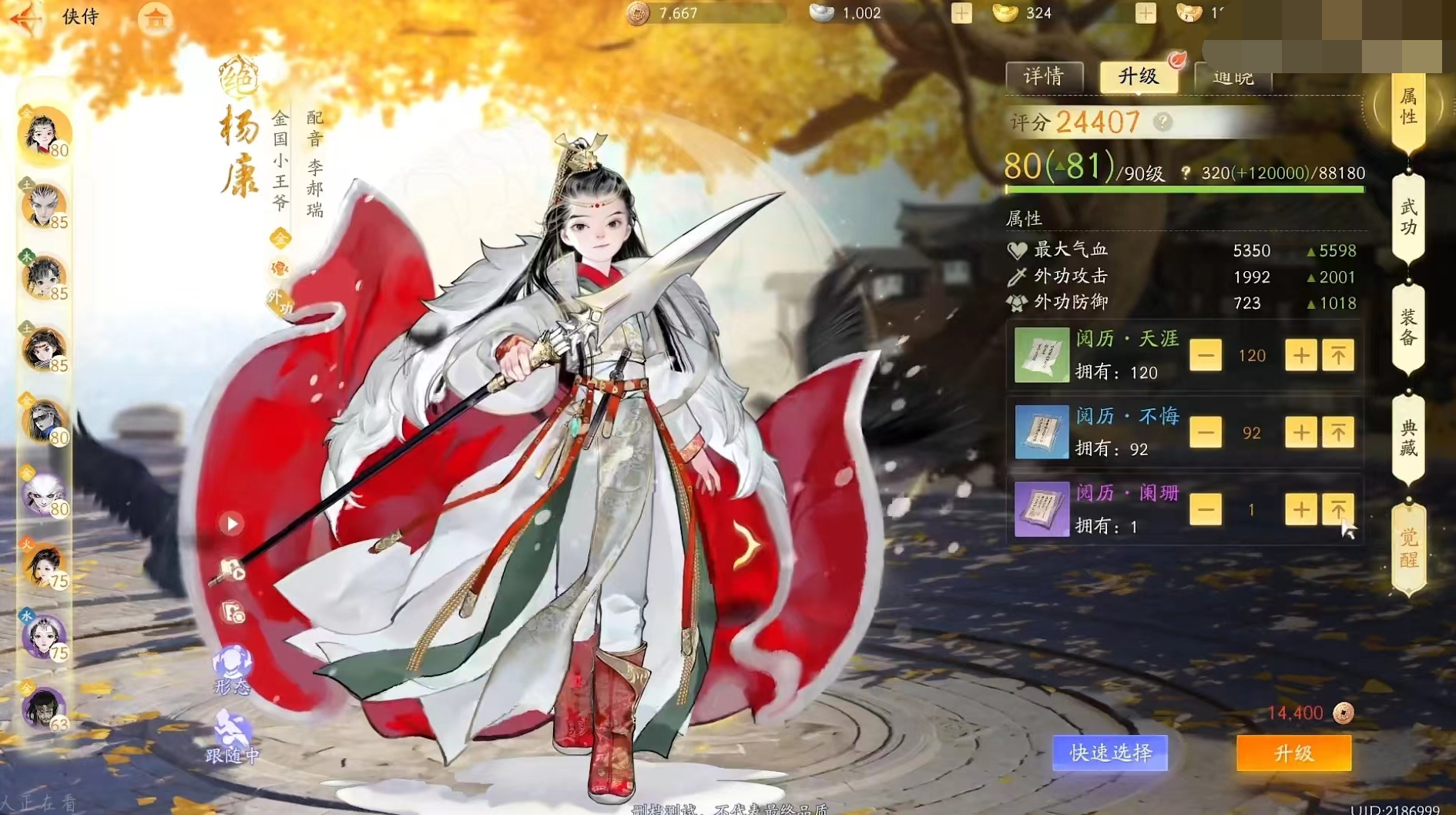This screenshot has height=815, width=1456.
Task: Switch to the 详情 details tab
Action: (1044, 76)
